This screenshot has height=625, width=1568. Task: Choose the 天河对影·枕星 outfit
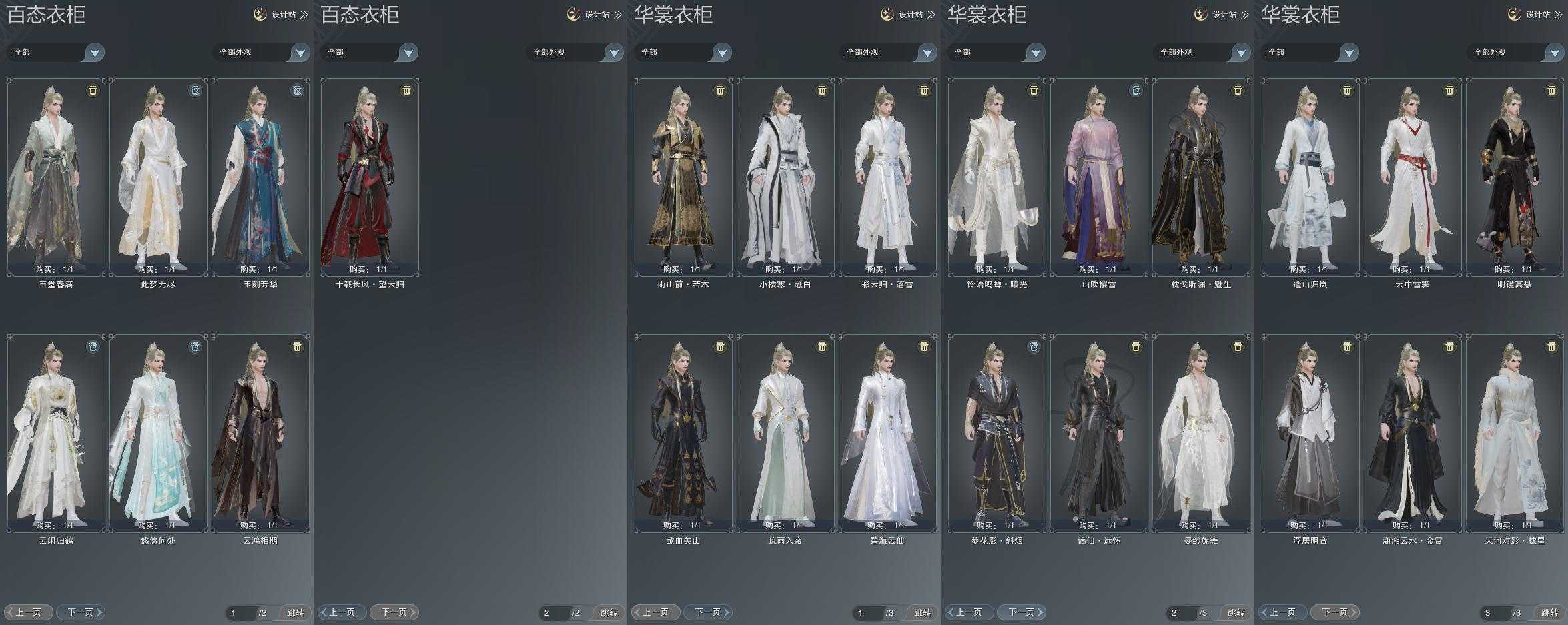click(1515, 433)
